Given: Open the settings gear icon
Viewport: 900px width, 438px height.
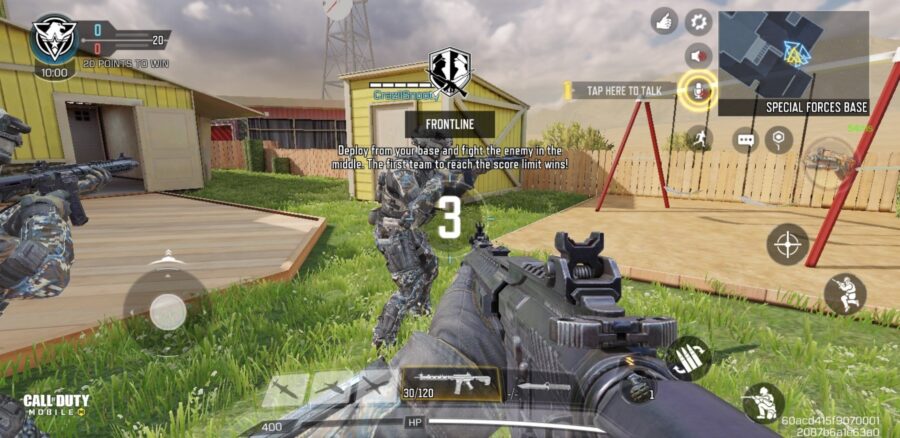Looking at the screenshot, I should coord(697,20).
